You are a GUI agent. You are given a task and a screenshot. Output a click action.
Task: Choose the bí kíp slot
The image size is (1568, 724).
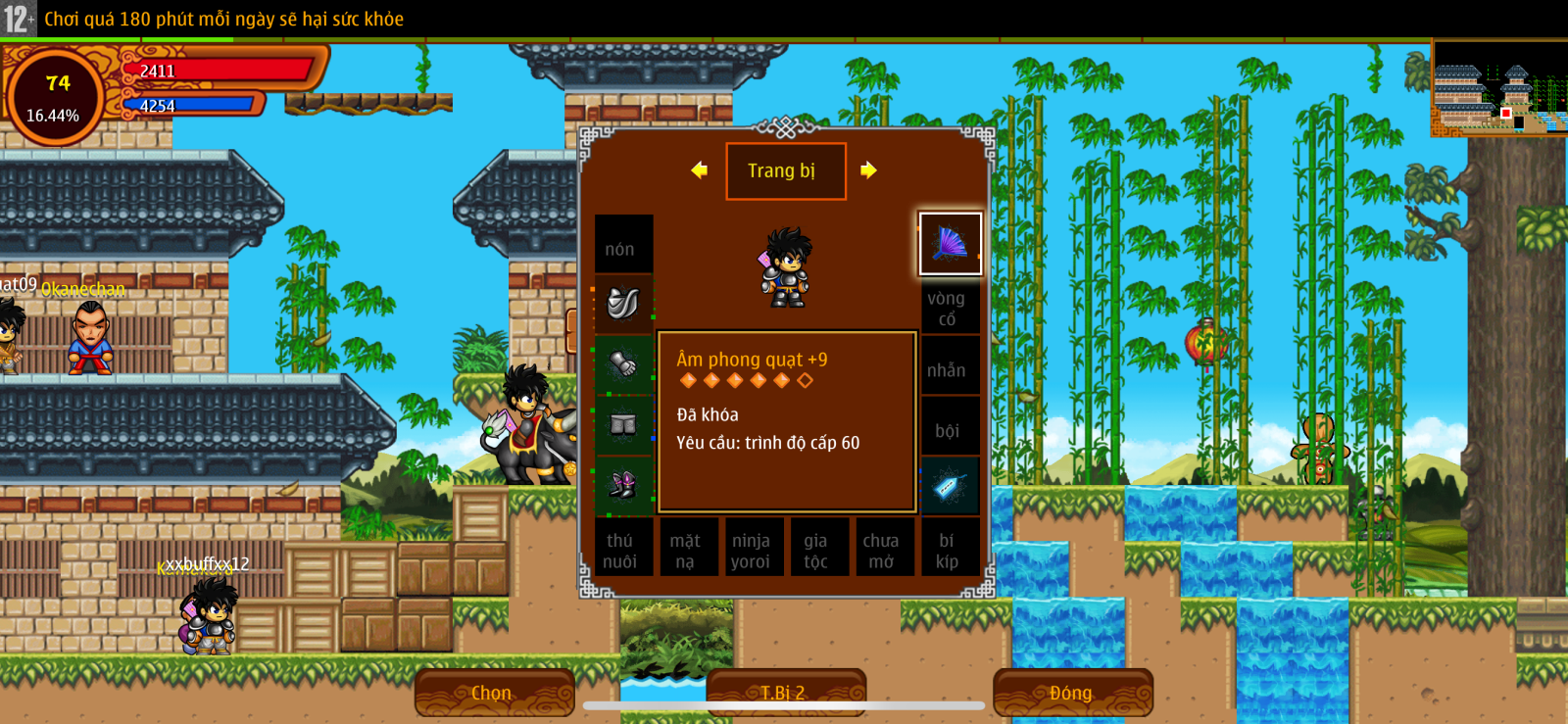[x=948, y=550]
